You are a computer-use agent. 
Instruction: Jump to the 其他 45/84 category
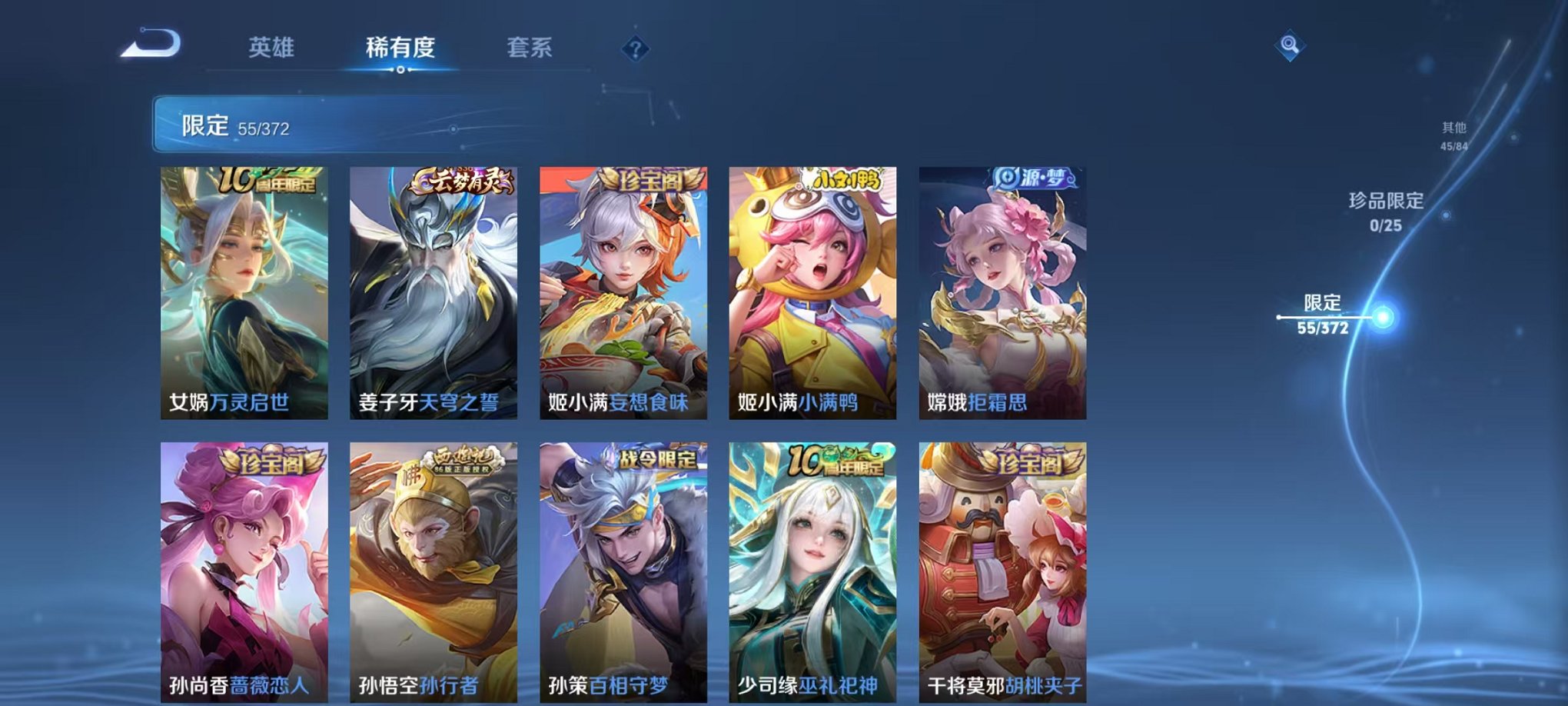(x=1457, y=137)
